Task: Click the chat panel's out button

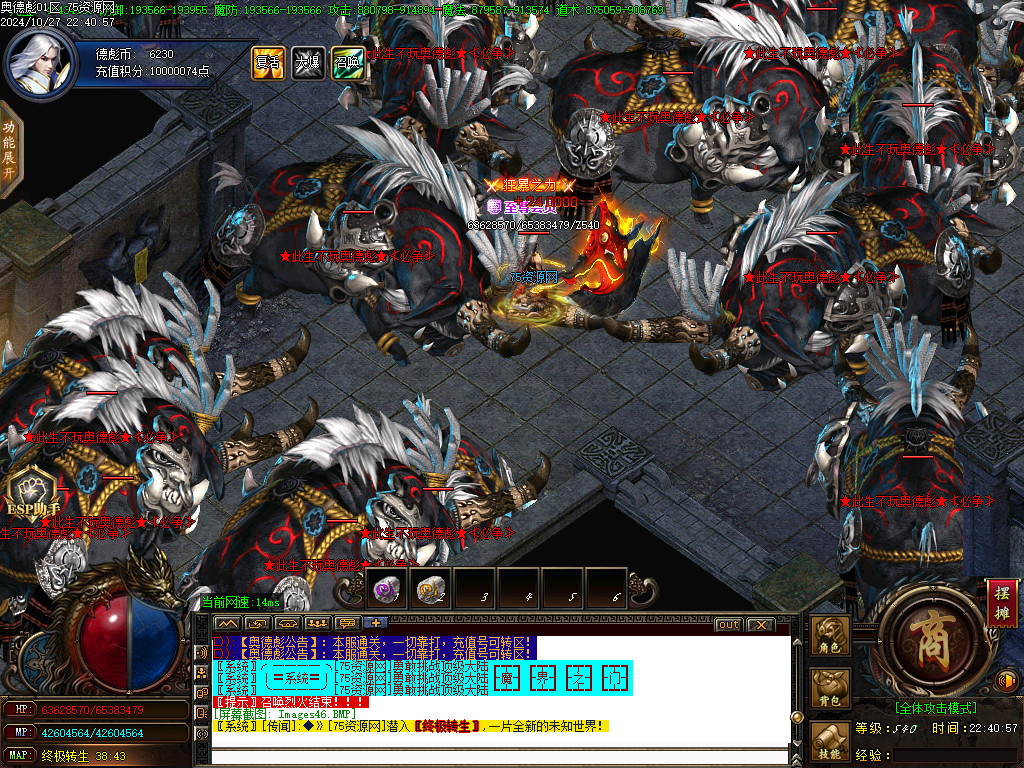Action: (x=729, y=625)
